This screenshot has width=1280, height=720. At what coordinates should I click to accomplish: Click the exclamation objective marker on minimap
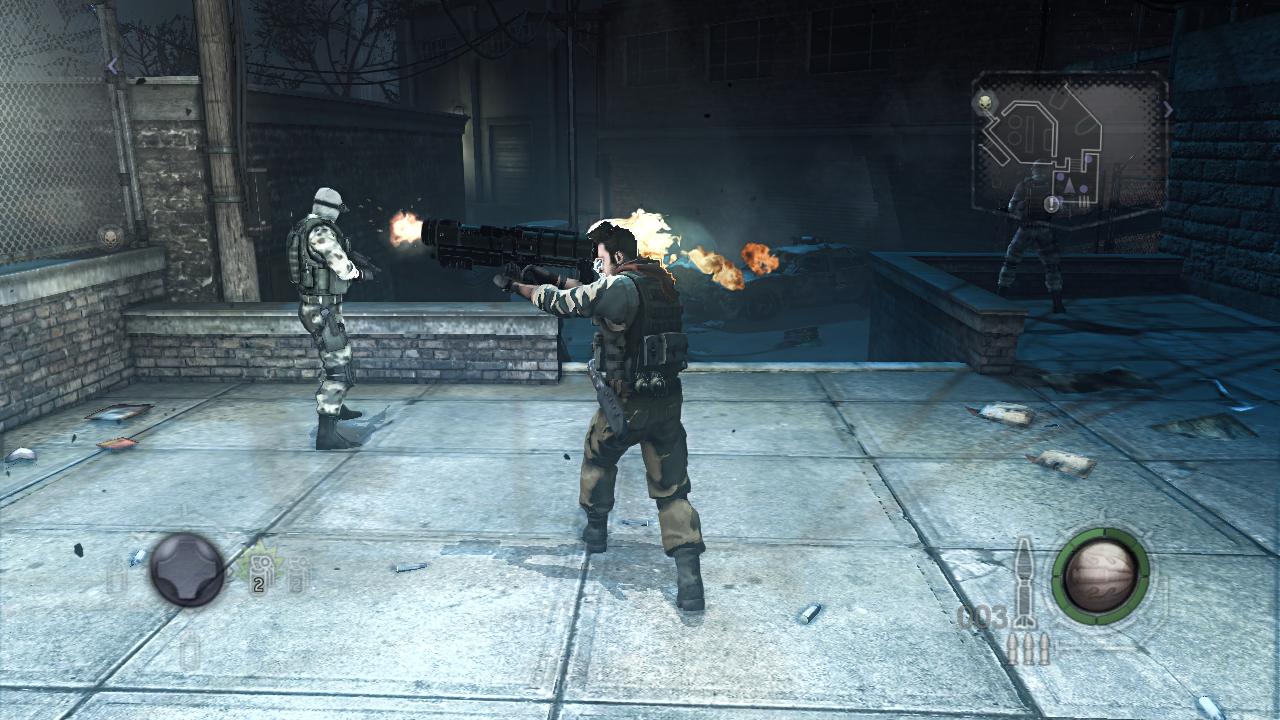pos(1052,204)
